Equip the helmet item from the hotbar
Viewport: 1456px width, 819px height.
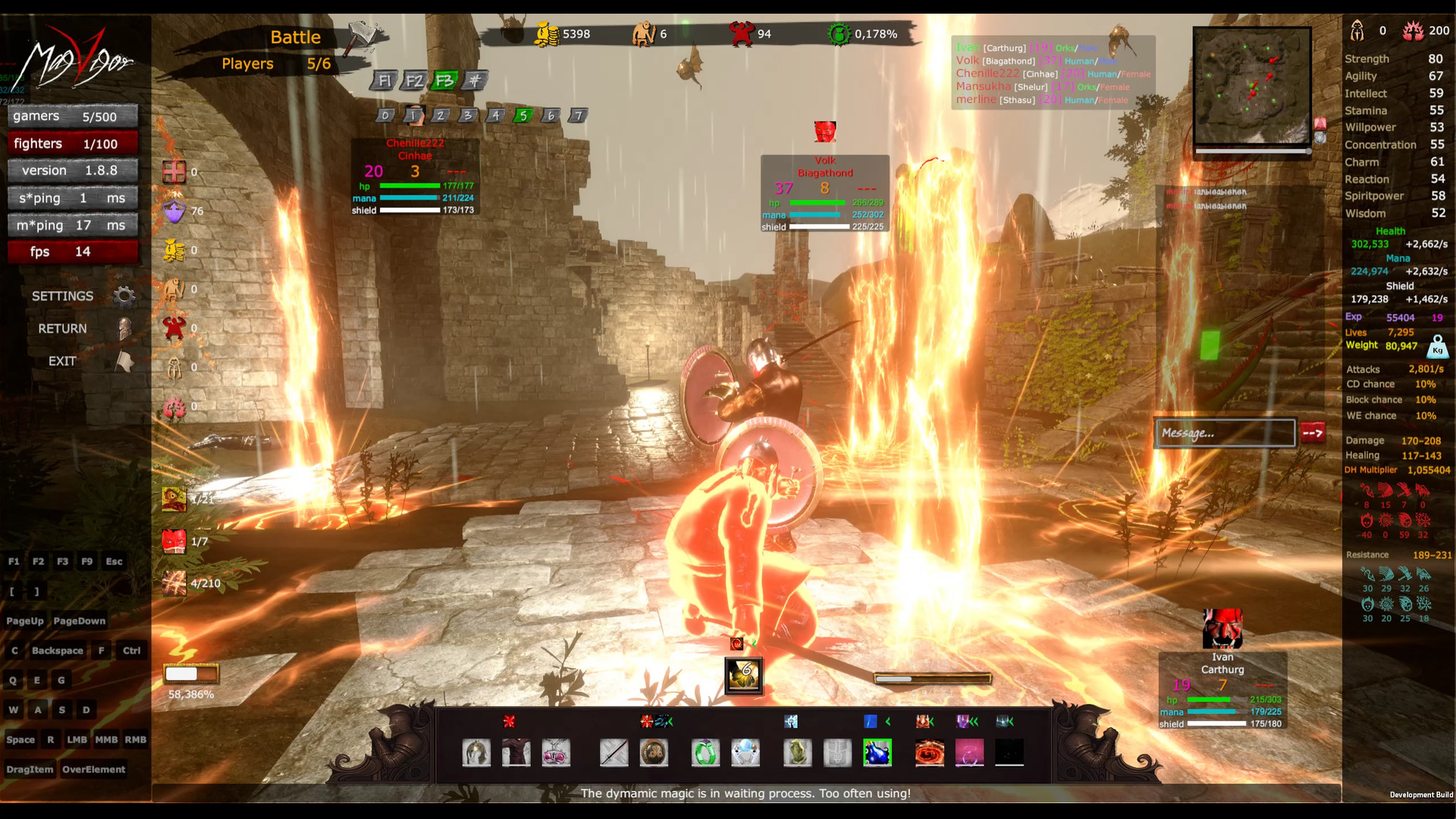[476, 752]
